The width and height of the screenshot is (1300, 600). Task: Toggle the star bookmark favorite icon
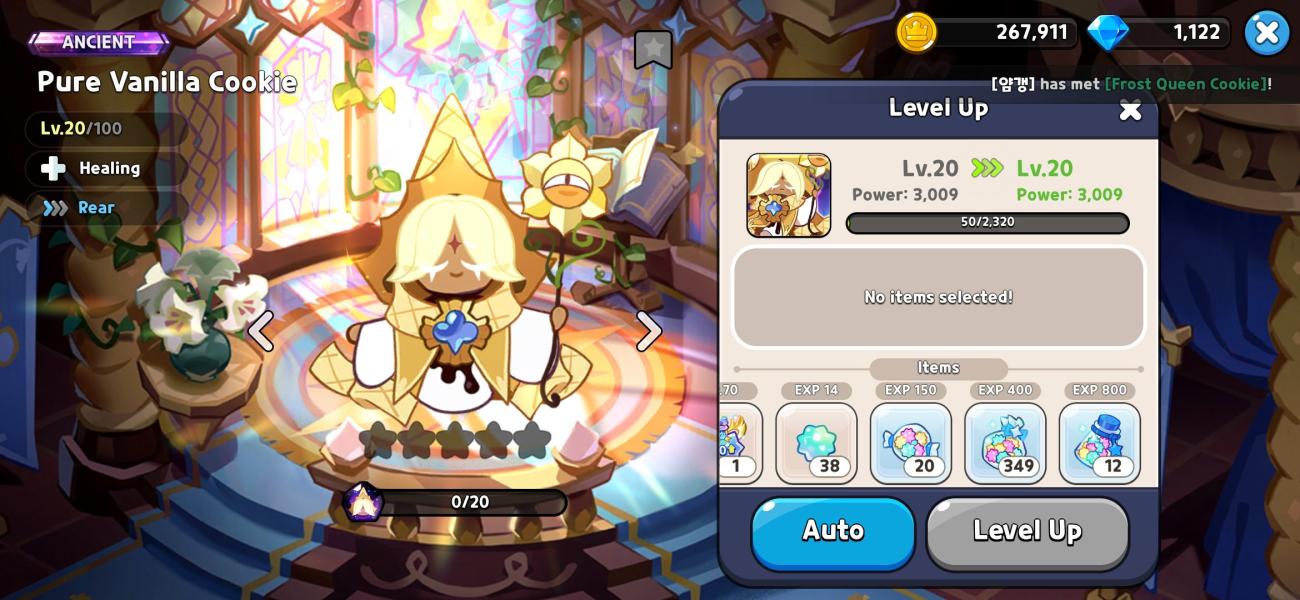pyautogui.click(x=653, y=49)
